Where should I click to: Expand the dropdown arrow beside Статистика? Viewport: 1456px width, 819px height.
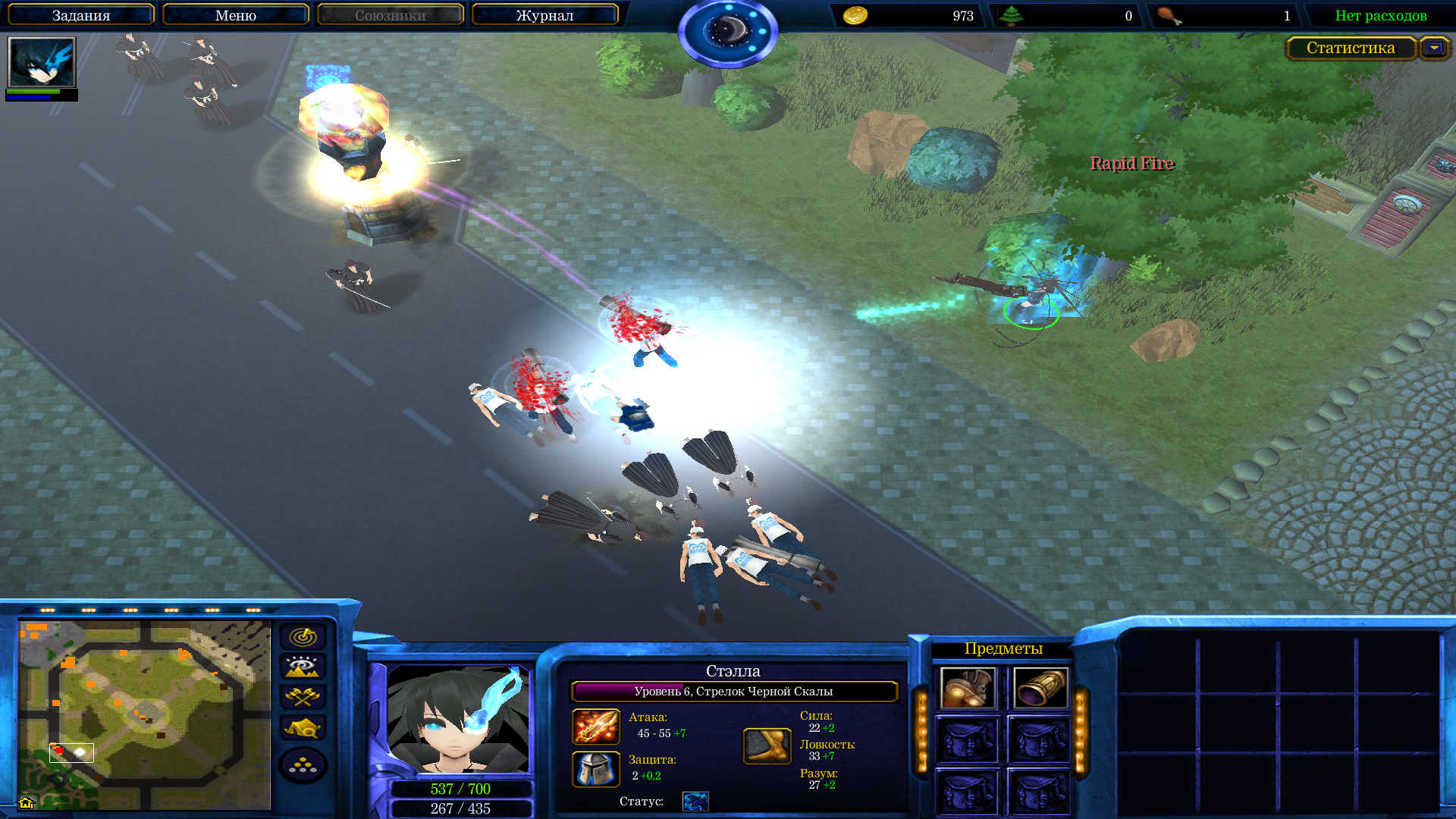pos(1434,48)
